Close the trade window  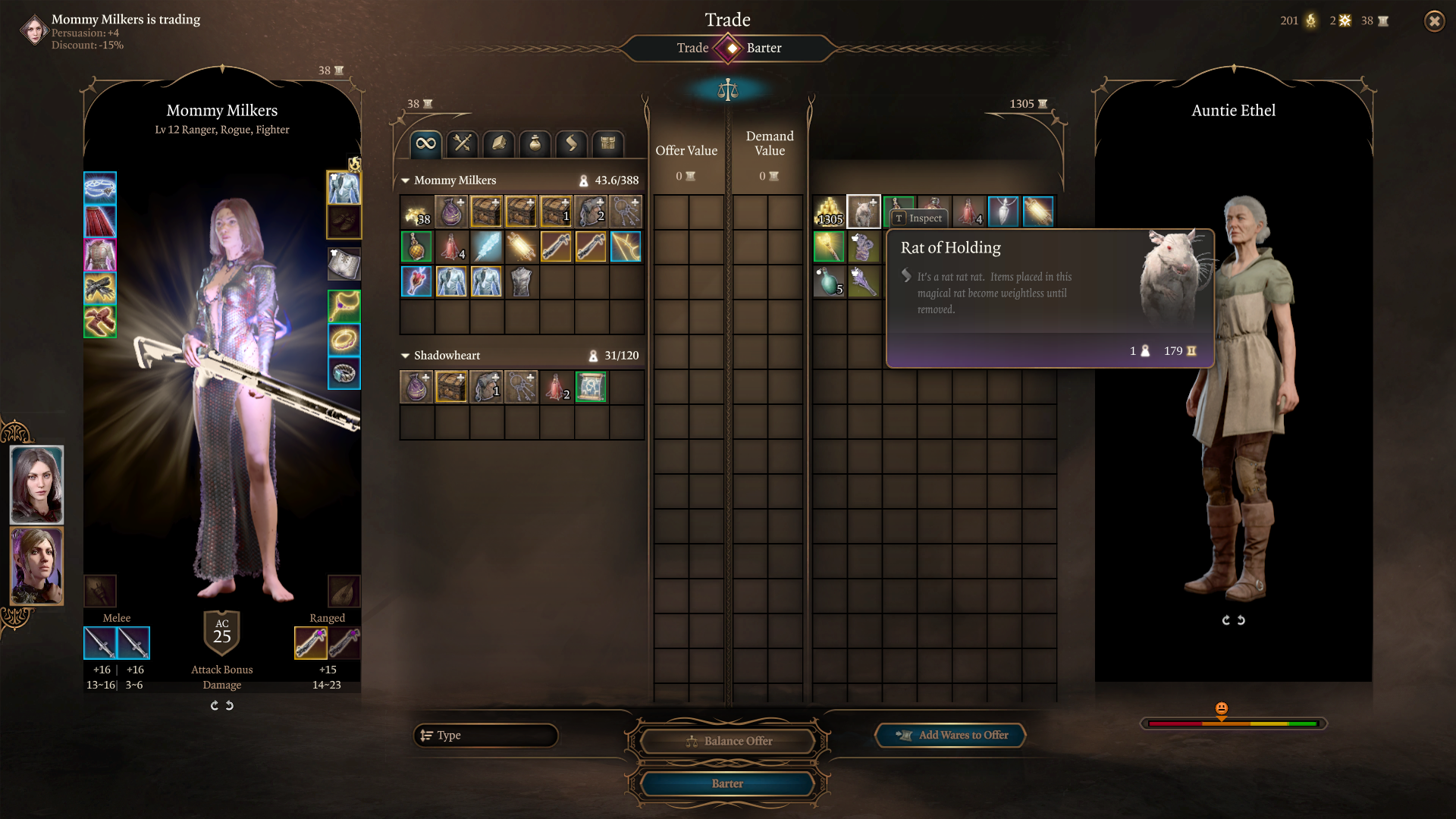tap(1434, 21)
